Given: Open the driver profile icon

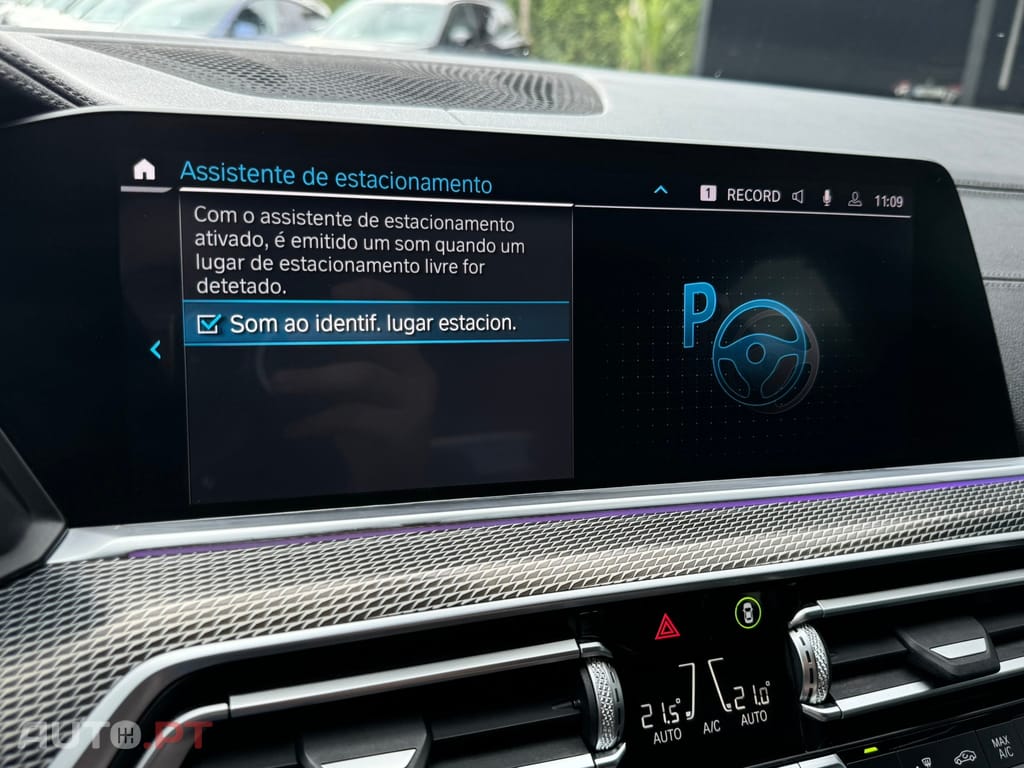Looking at the screenshot, I should click(854, 199).
